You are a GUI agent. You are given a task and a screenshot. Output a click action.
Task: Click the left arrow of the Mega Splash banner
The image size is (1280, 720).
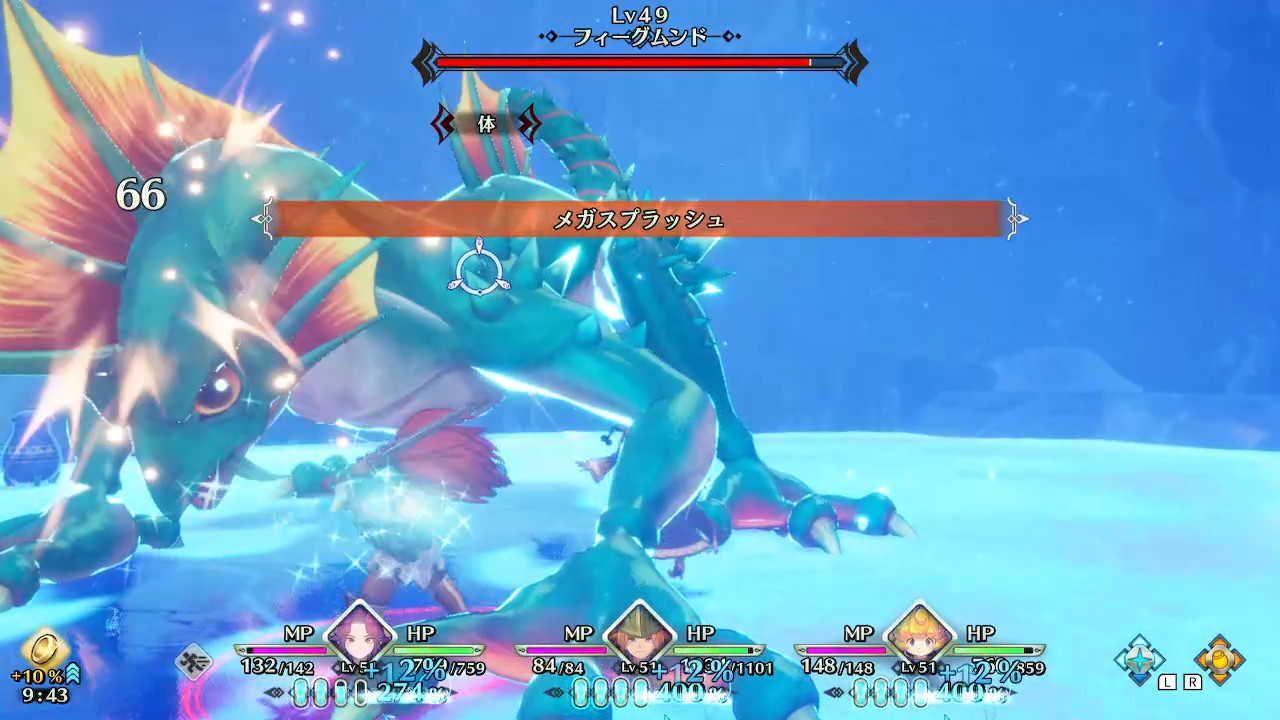click(x=264, y=219)
